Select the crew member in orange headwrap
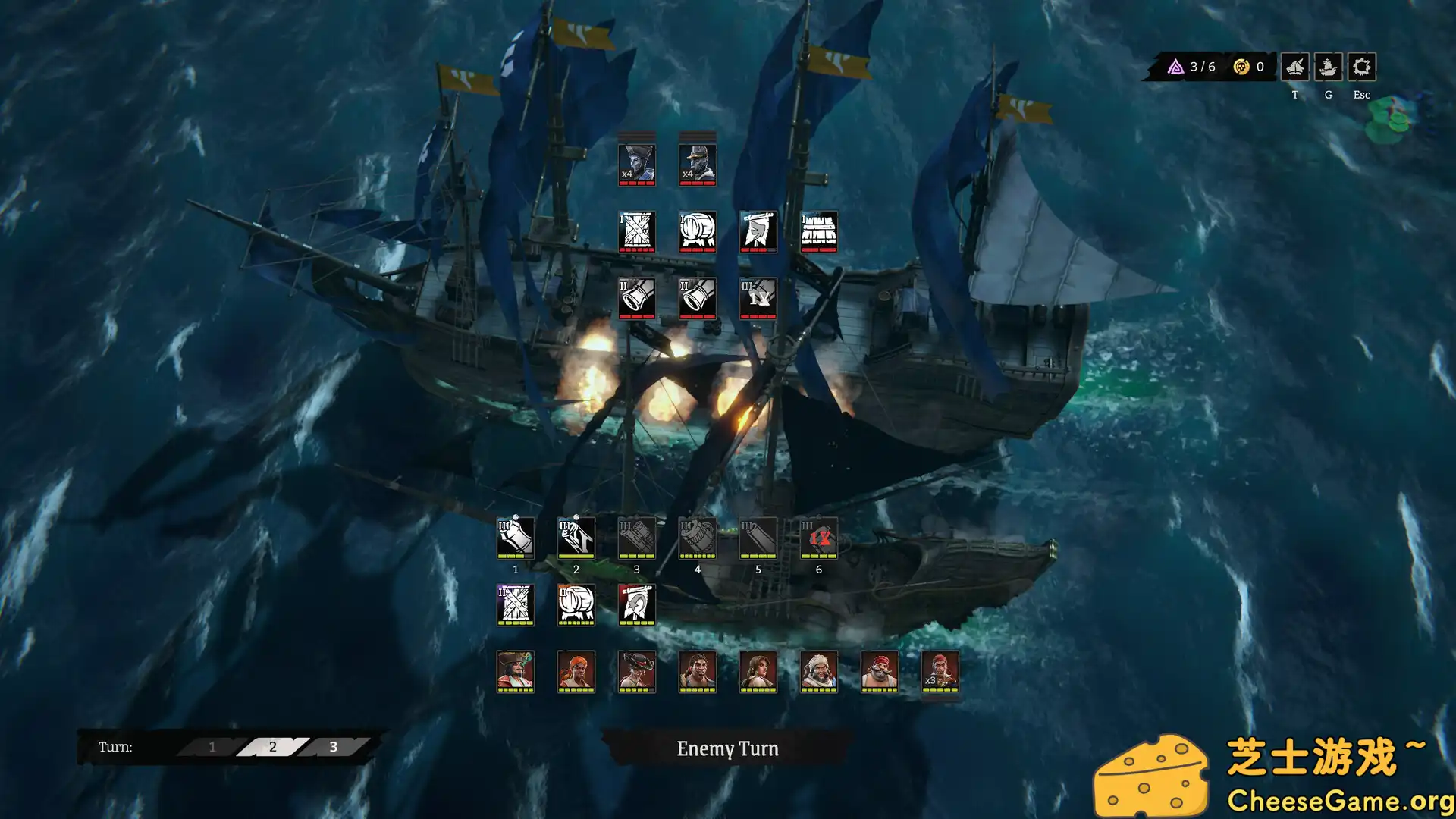 tap(576, 671)
